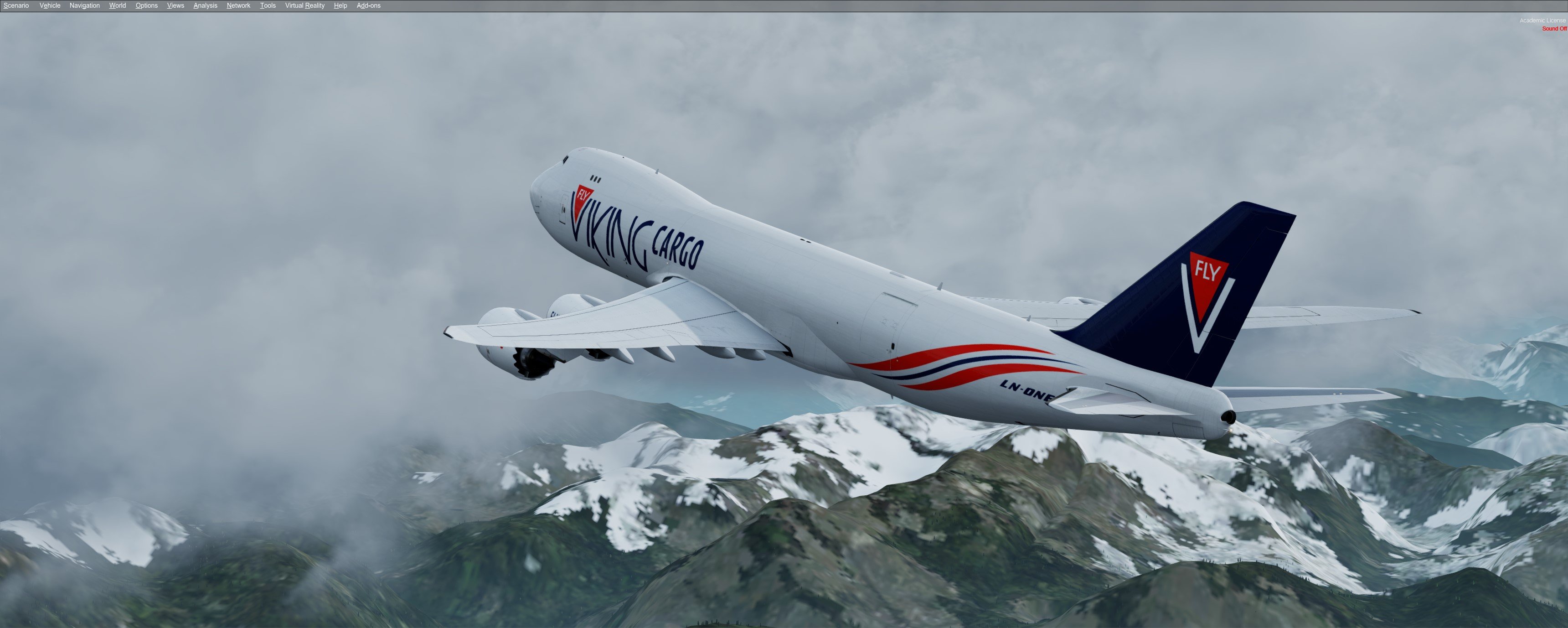Show the Views menu

coord(175,5)
